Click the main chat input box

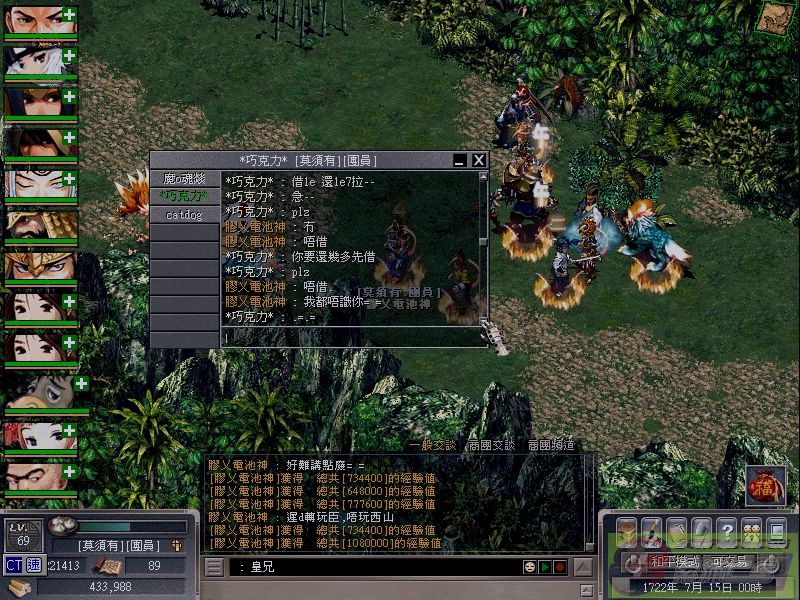(370, 567)
